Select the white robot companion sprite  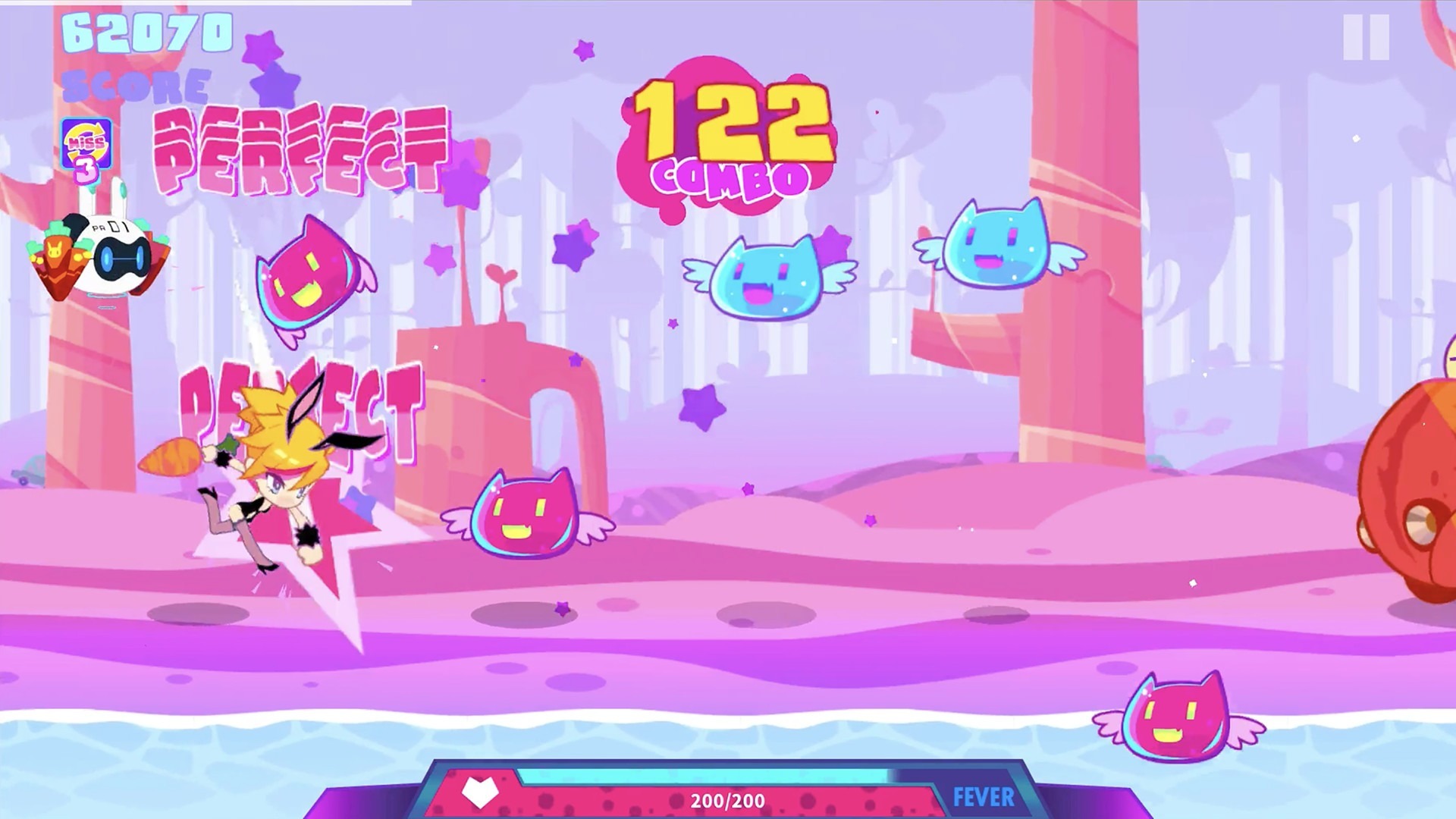click(x=118, y=254)
